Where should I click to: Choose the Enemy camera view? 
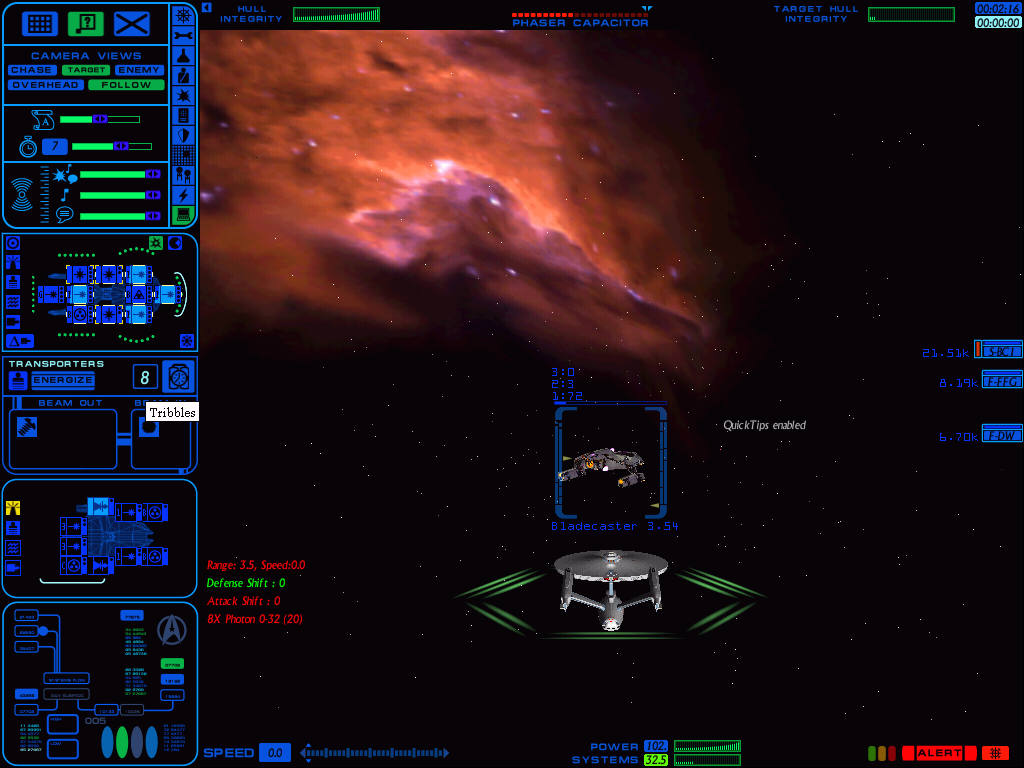(x=139, y=71)
